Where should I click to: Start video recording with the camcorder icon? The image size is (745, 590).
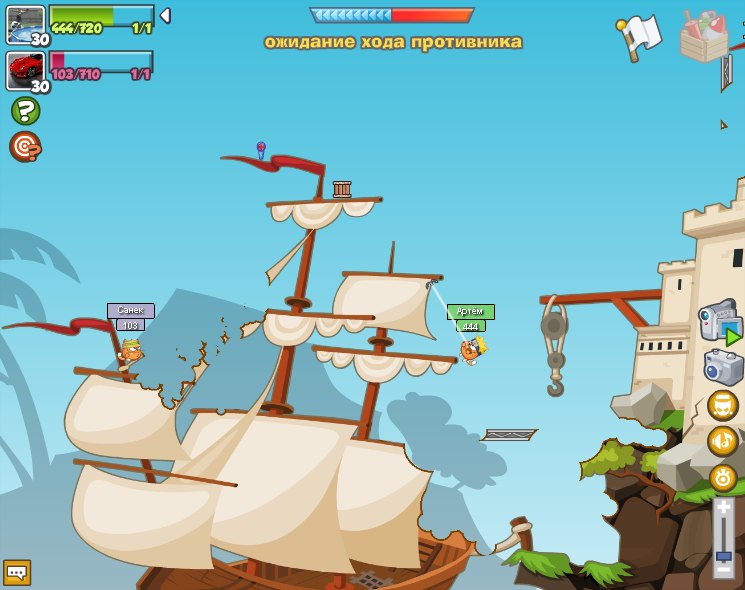[x=720, y=322]
